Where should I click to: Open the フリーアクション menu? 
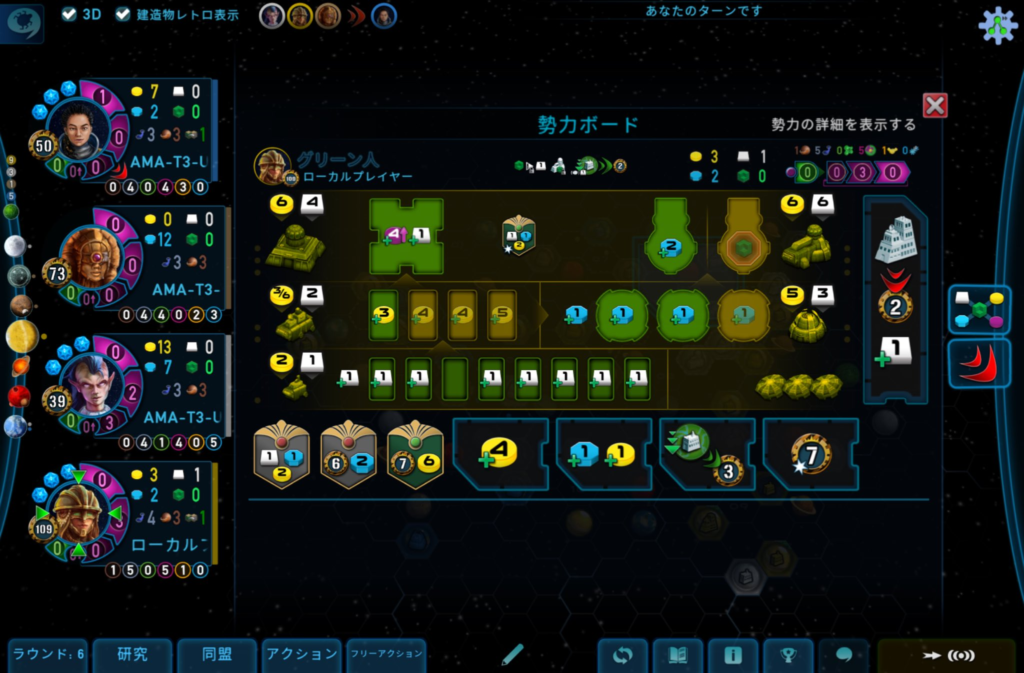[x=386, y=655]
